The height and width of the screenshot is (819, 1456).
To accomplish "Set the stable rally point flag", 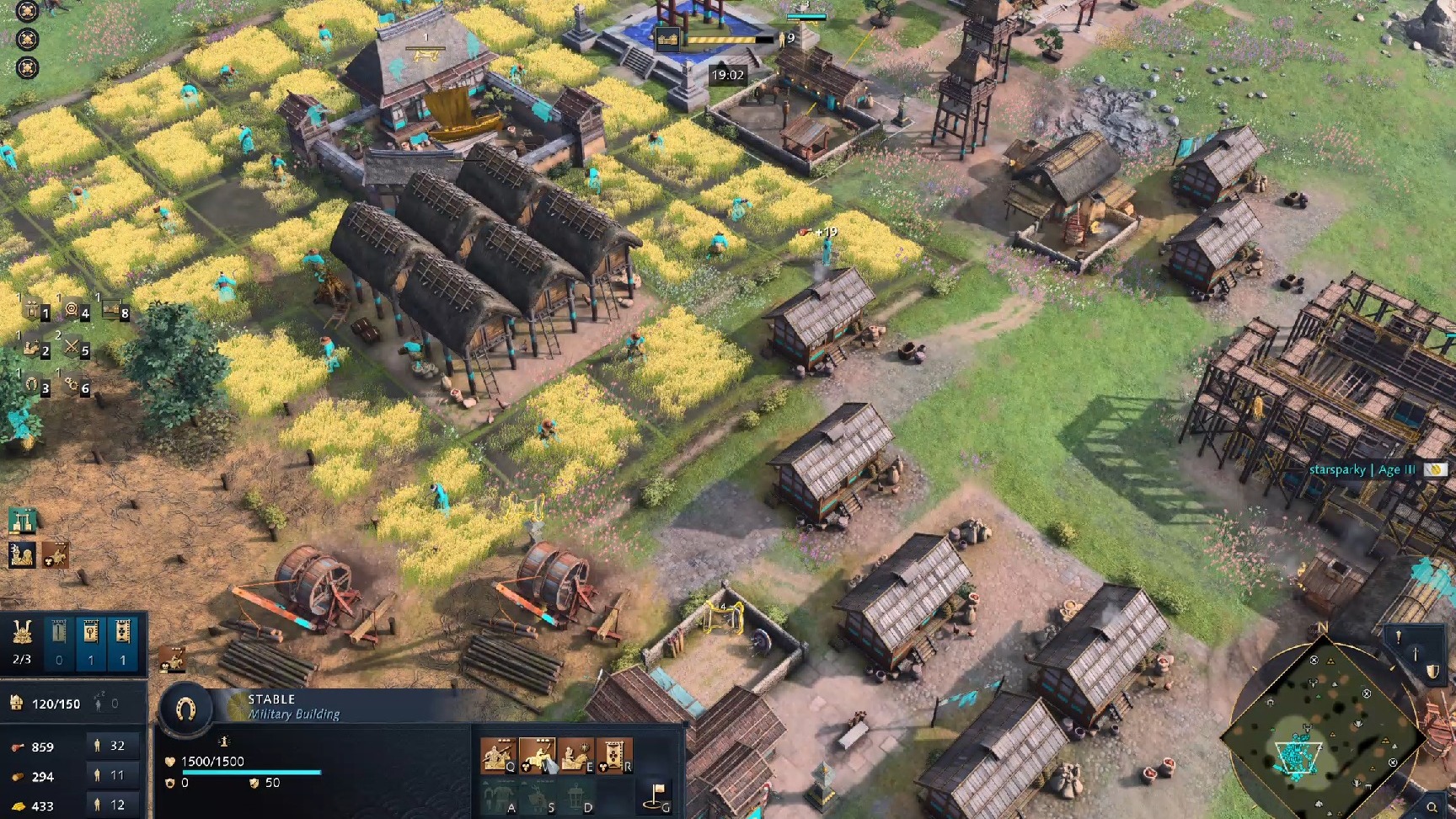I will coord(658,795).
